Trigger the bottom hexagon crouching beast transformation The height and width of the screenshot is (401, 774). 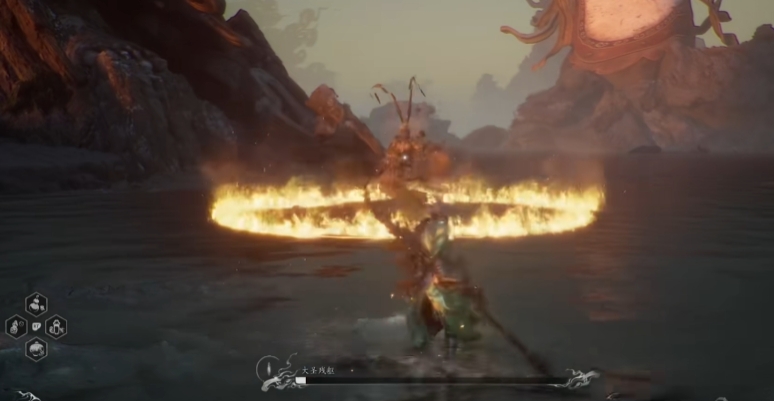tap(37, 349)
